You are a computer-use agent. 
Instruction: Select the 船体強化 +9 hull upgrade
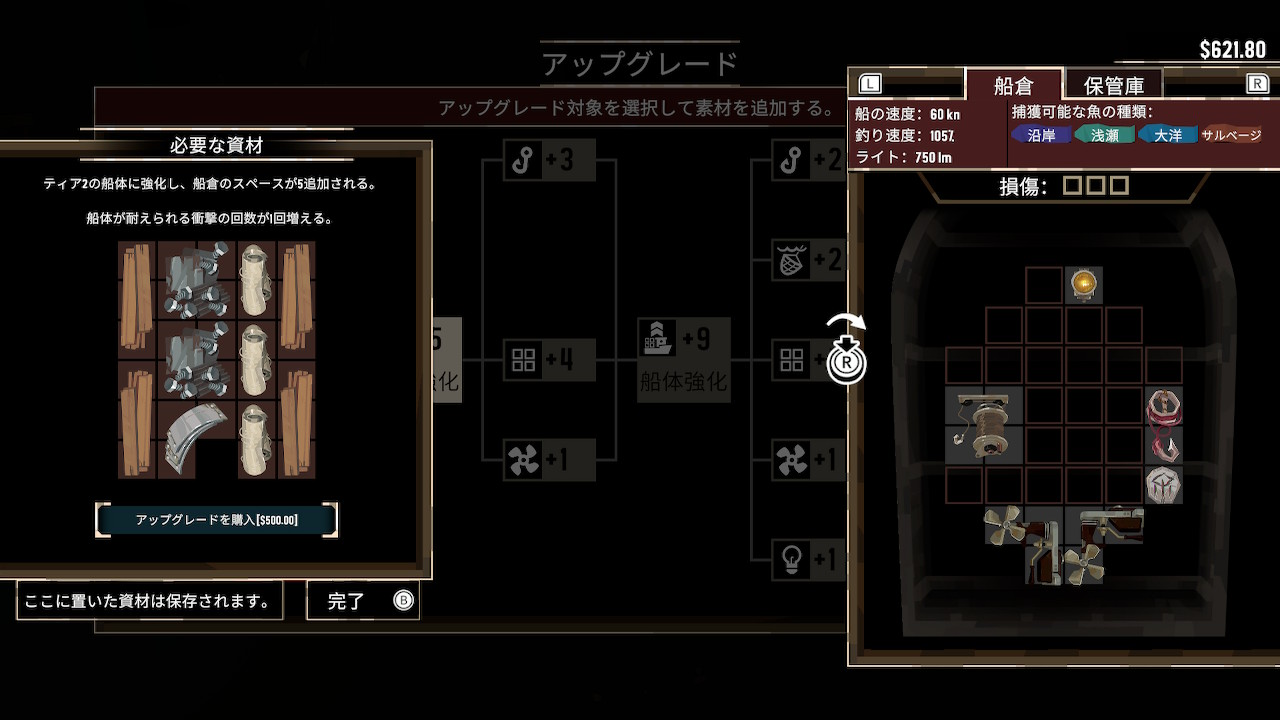684,358
